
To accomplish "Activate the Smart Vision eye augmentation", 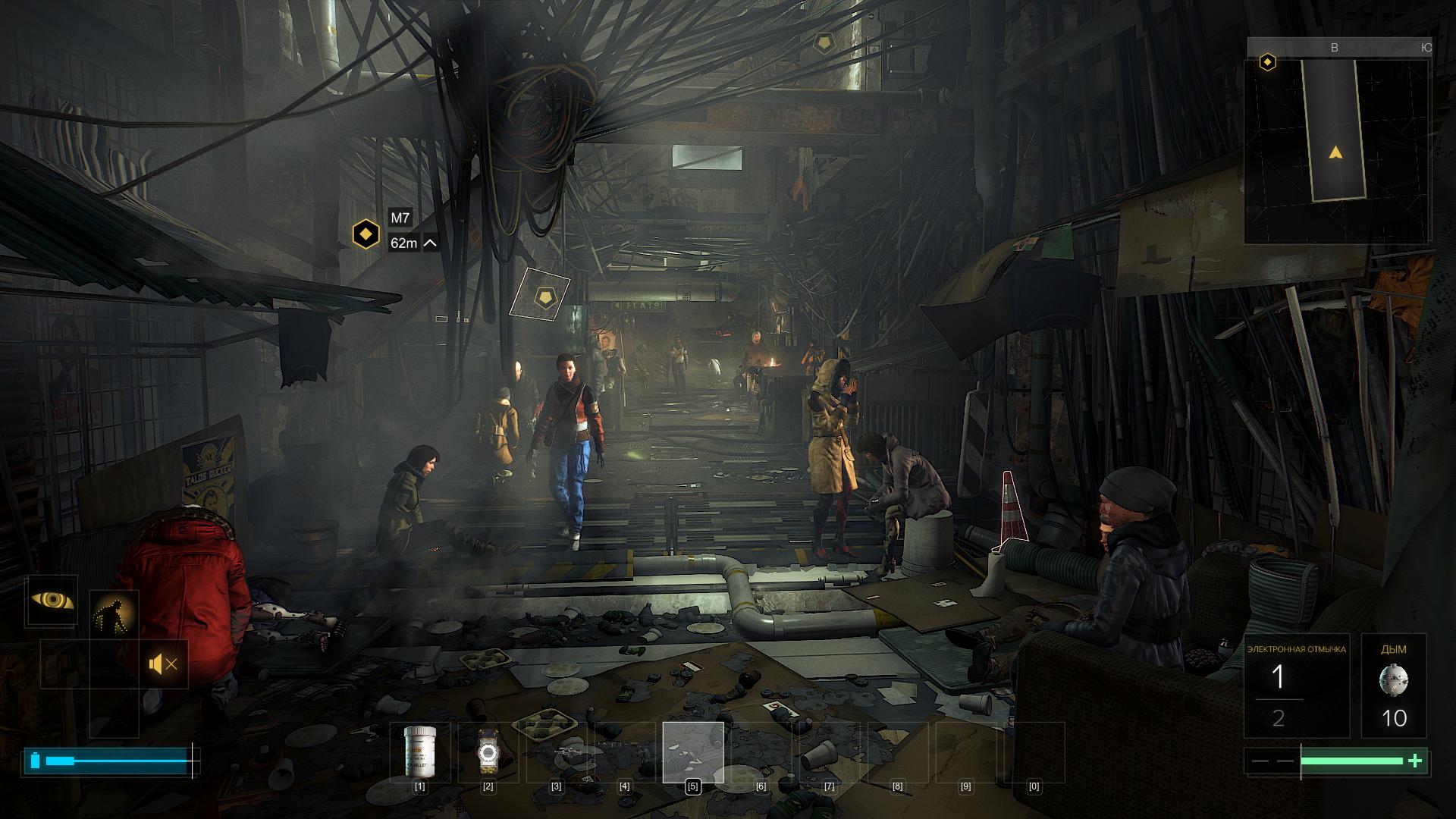I will pyautogui.click(x=52, y=601).
